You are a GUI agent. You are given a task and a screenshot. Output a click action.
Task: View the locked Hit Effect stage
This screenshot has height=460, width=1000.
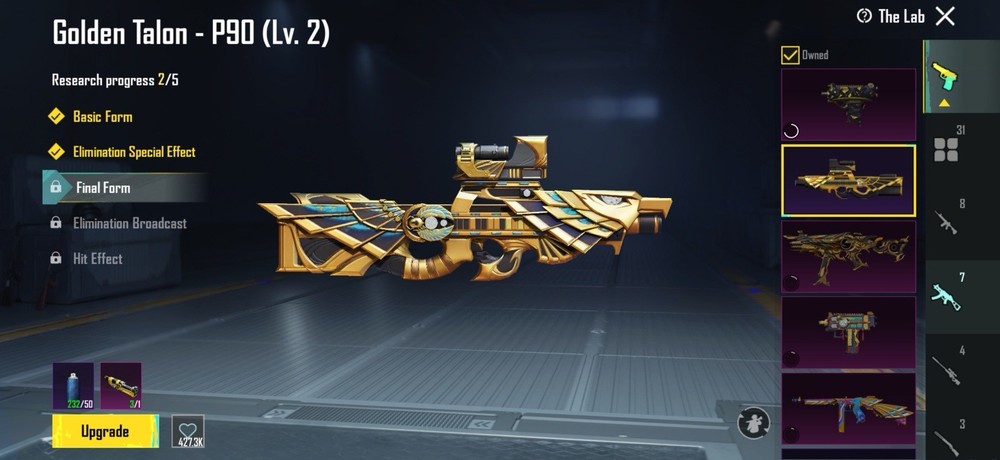click(x=97, y=258)
